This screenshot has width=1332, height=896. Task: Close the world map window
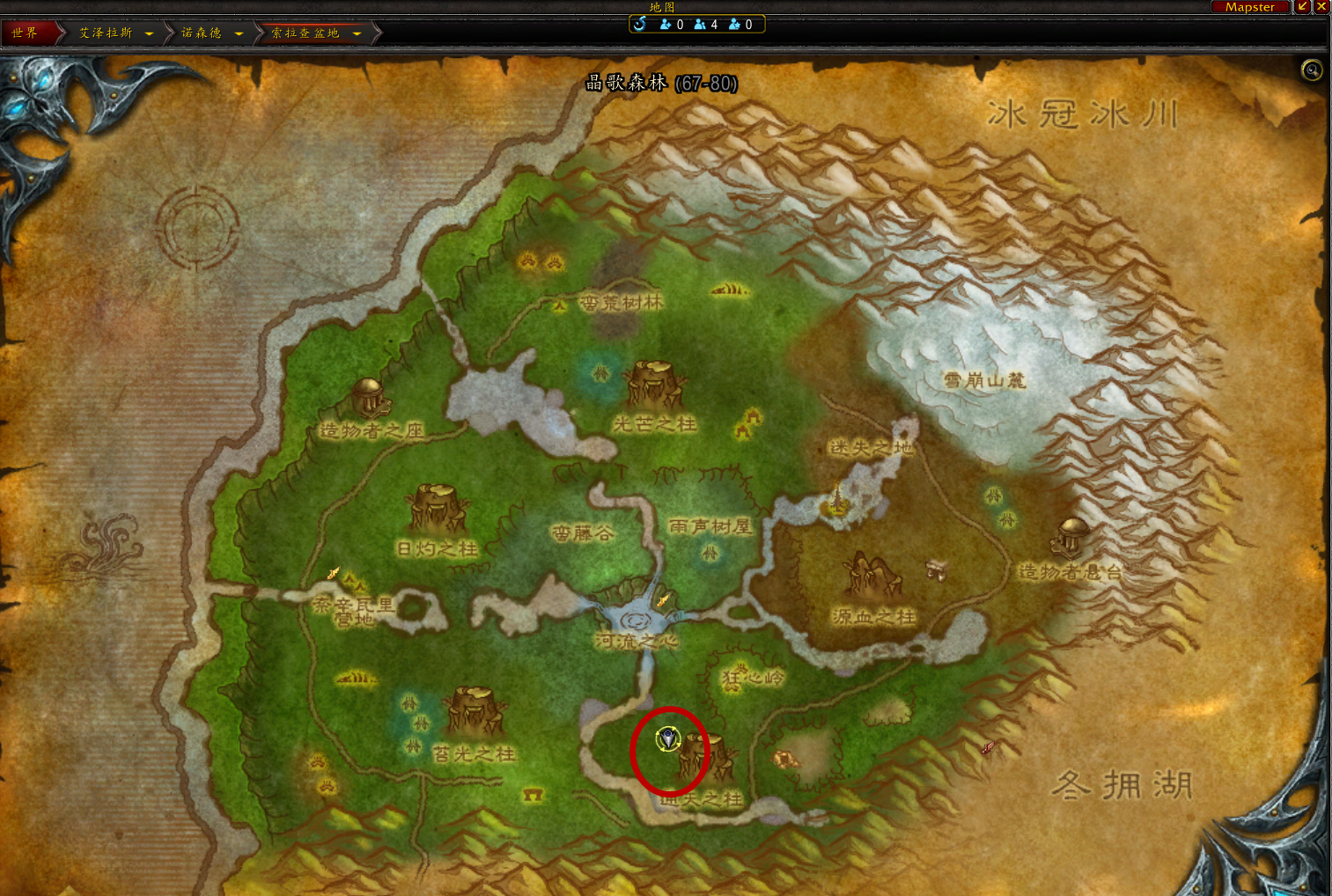tap(1321, 6)
